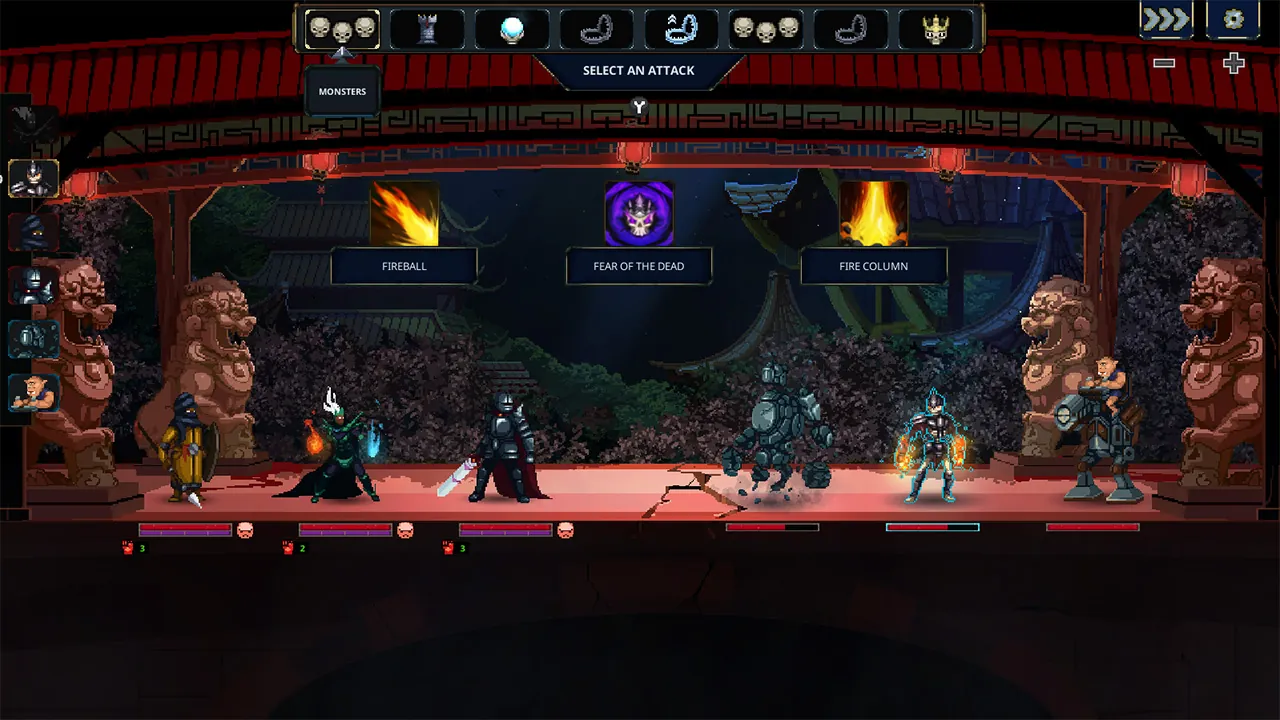Viewport: 1280px width, 720px height.
Task: Enable fast-forward with the triple chevron button
Action: pyautogui.click(x=1165, y=18)
